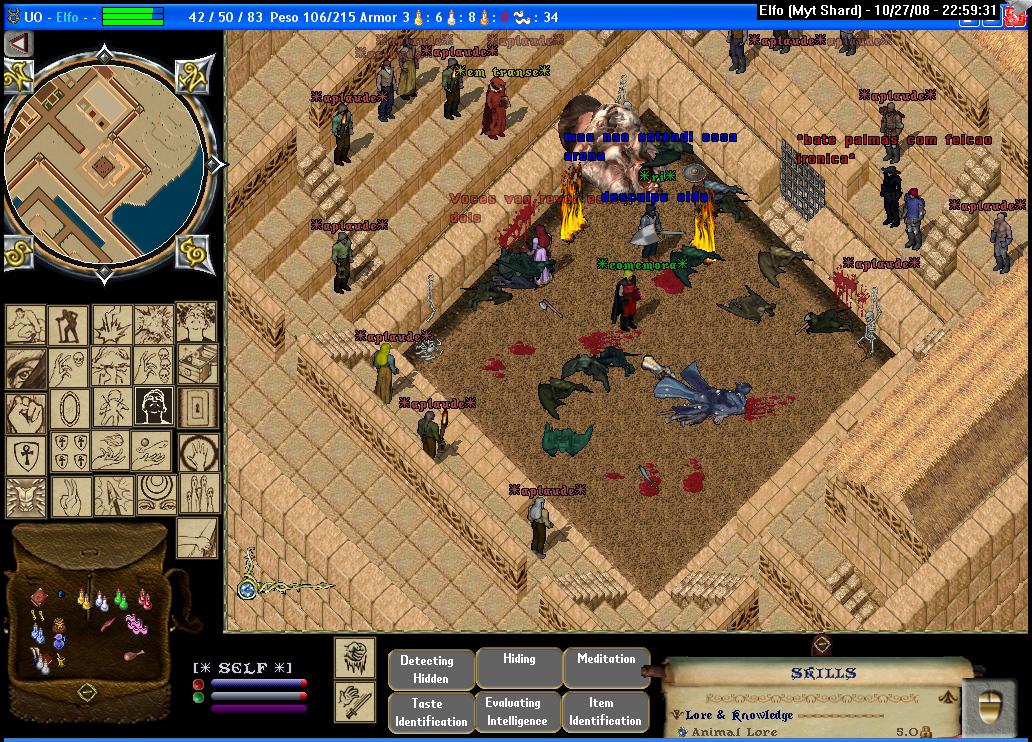The width and height of the screenshot is (1032, 742).
Task: Use the Item Identification skill button
Action: (x=601, y=712)
